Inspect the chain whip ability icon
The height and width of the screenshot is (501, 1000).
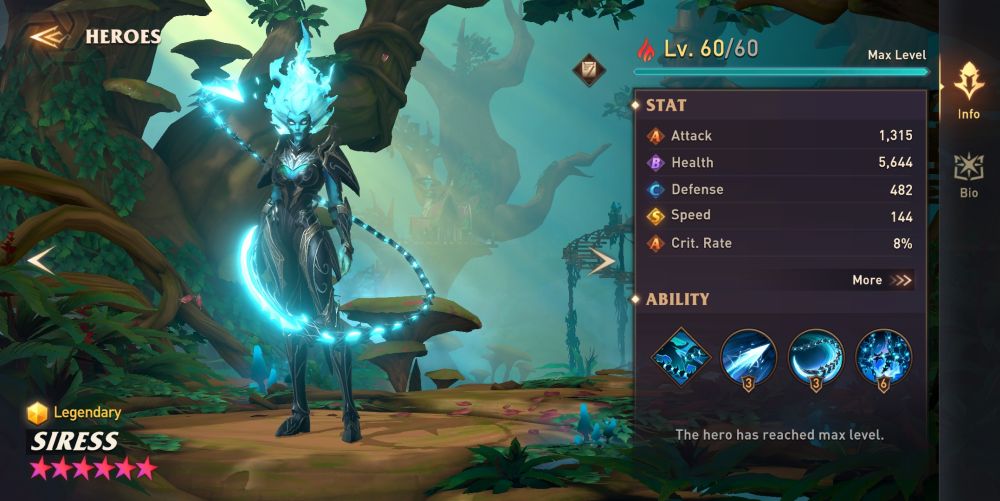pyautogui.click(x=816, y=357)
